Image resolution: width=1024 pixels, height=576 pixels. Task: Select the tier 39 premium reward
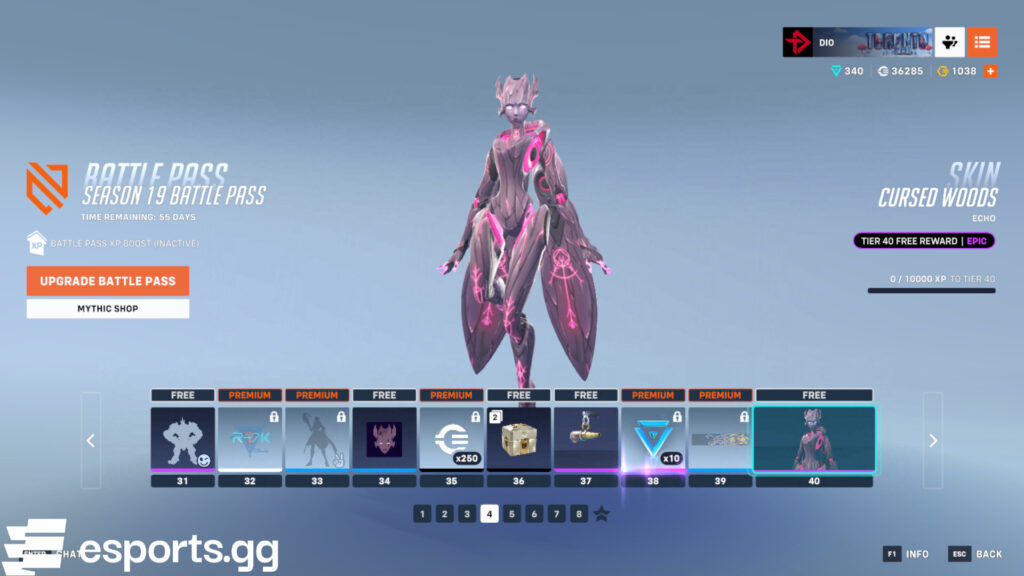pyautogui.click(x=720, y=438)
